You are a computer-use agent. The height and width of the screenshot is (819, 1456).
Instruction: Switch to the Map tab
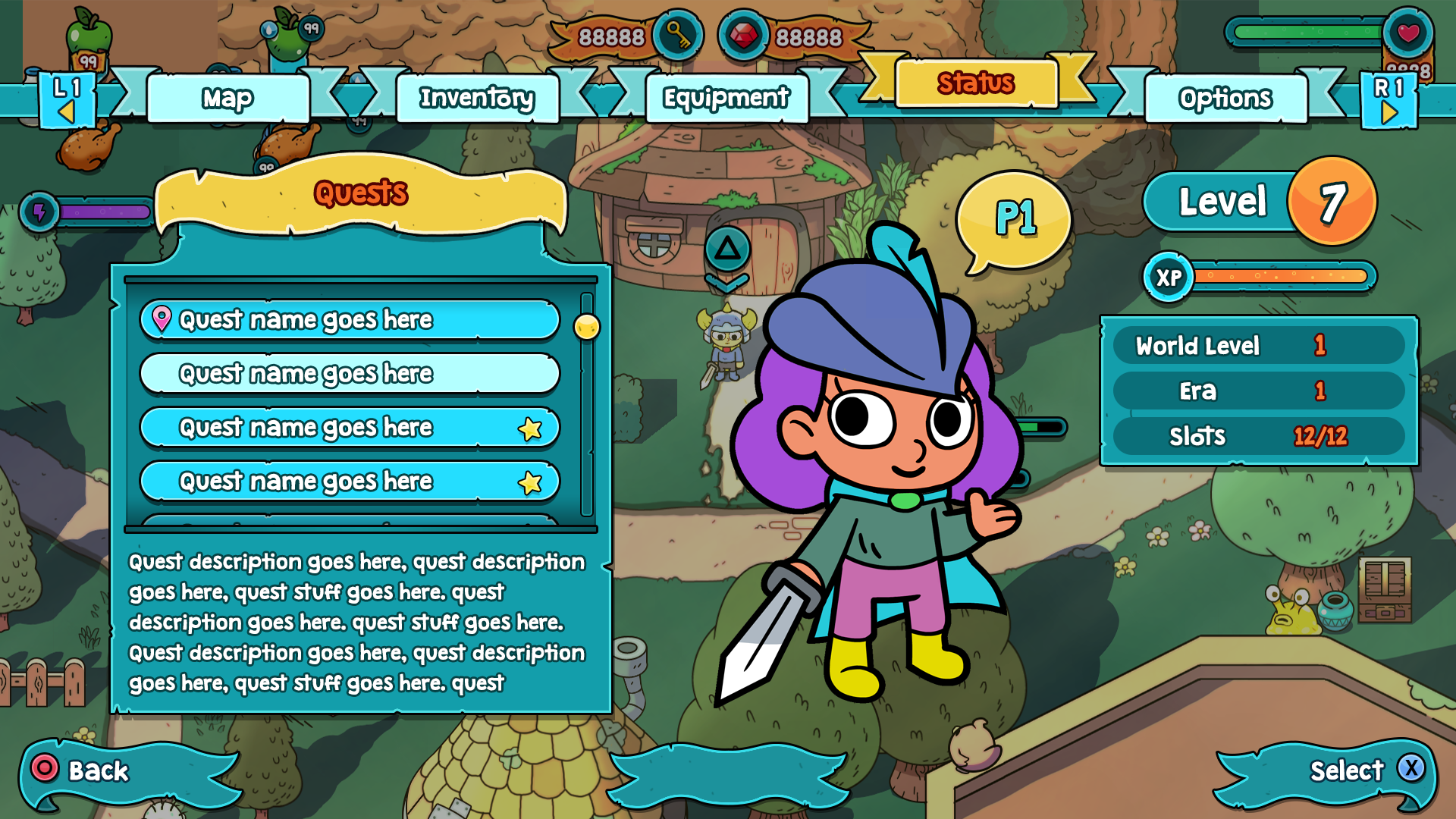point(228,99)
